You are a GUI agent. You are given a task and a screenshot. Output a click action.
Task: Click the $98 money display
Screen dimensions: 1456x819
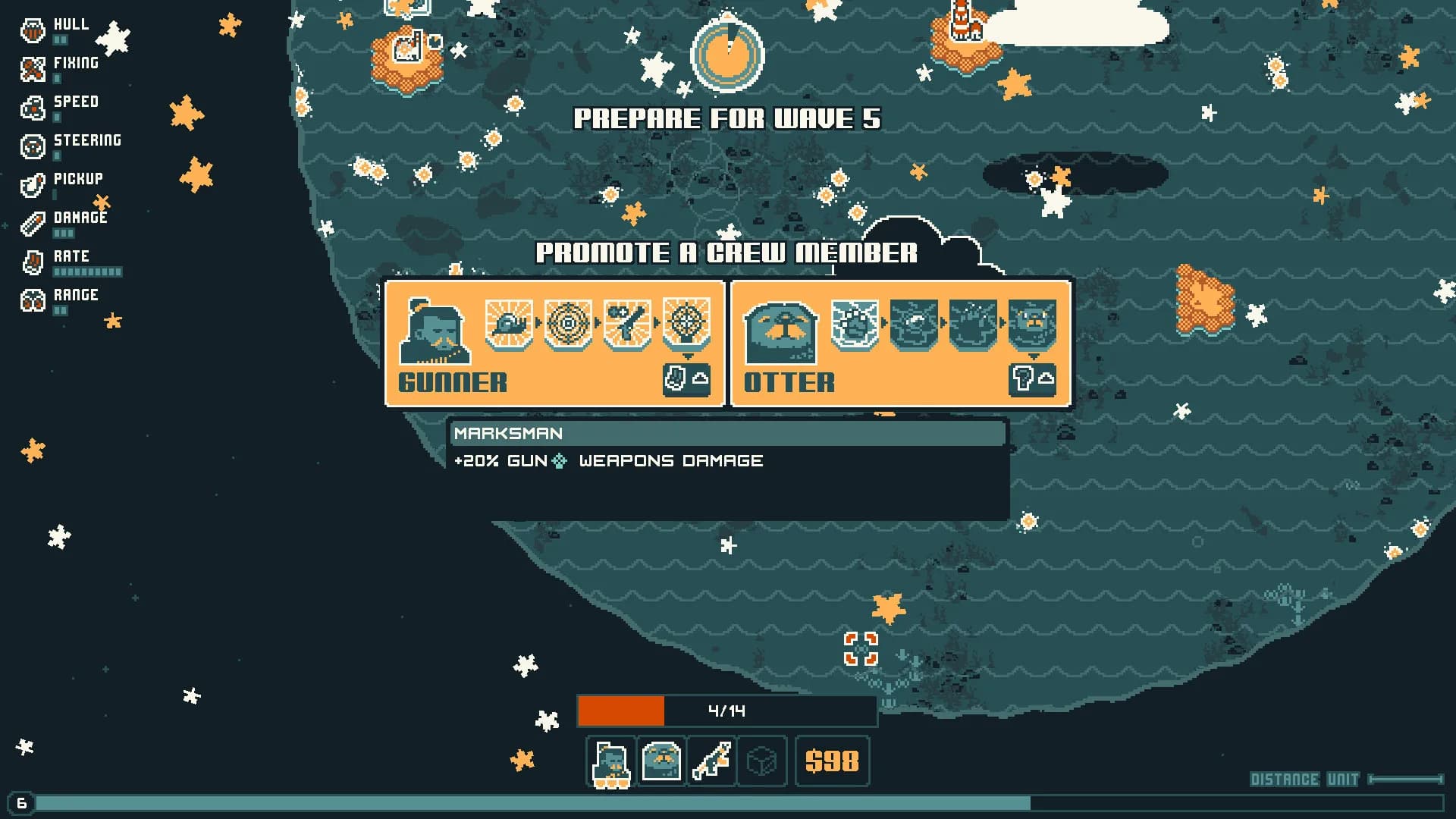click(832, 761)
